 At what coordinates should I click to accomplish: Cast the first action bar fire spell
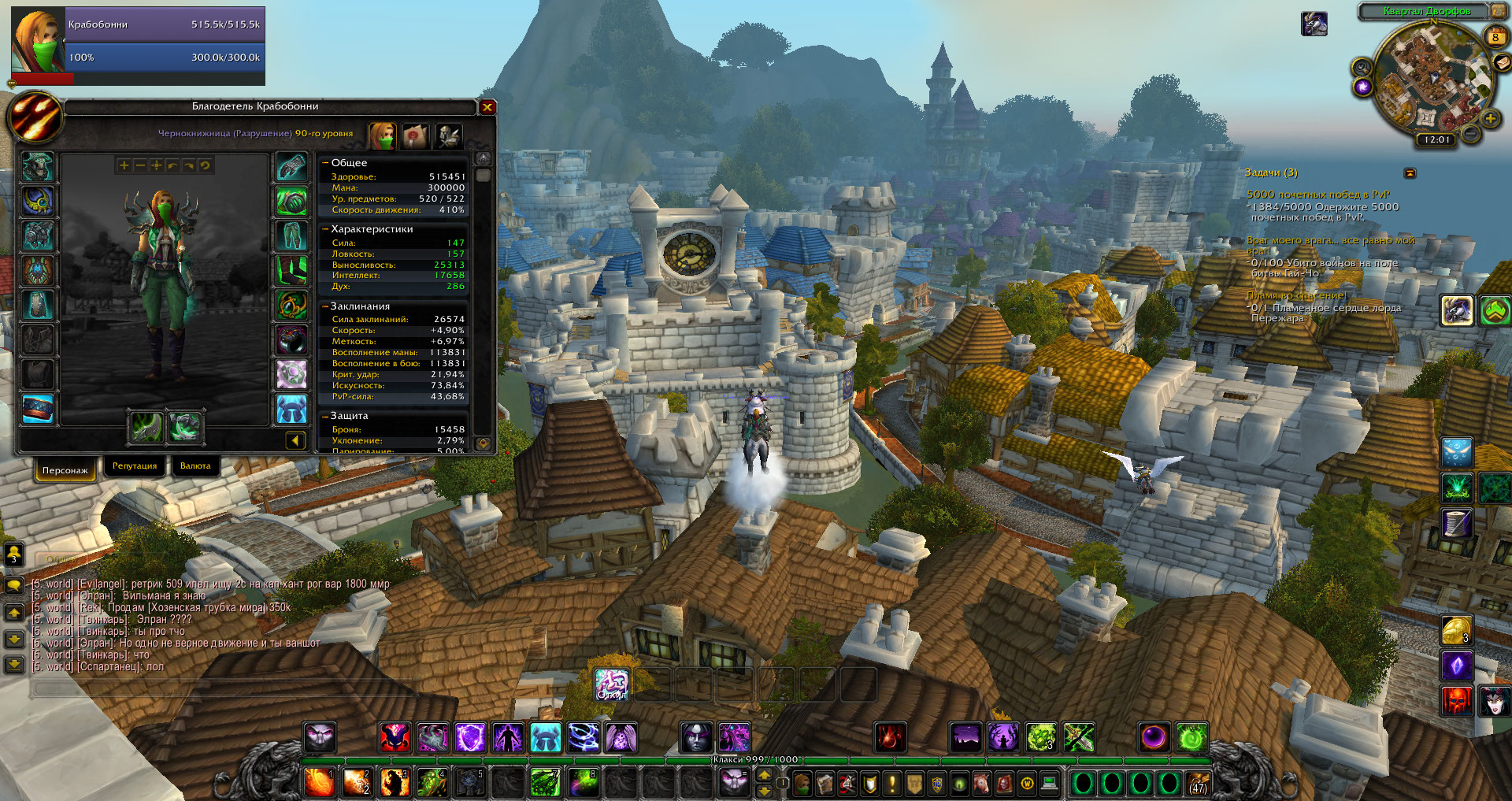[x=319, y=782]
